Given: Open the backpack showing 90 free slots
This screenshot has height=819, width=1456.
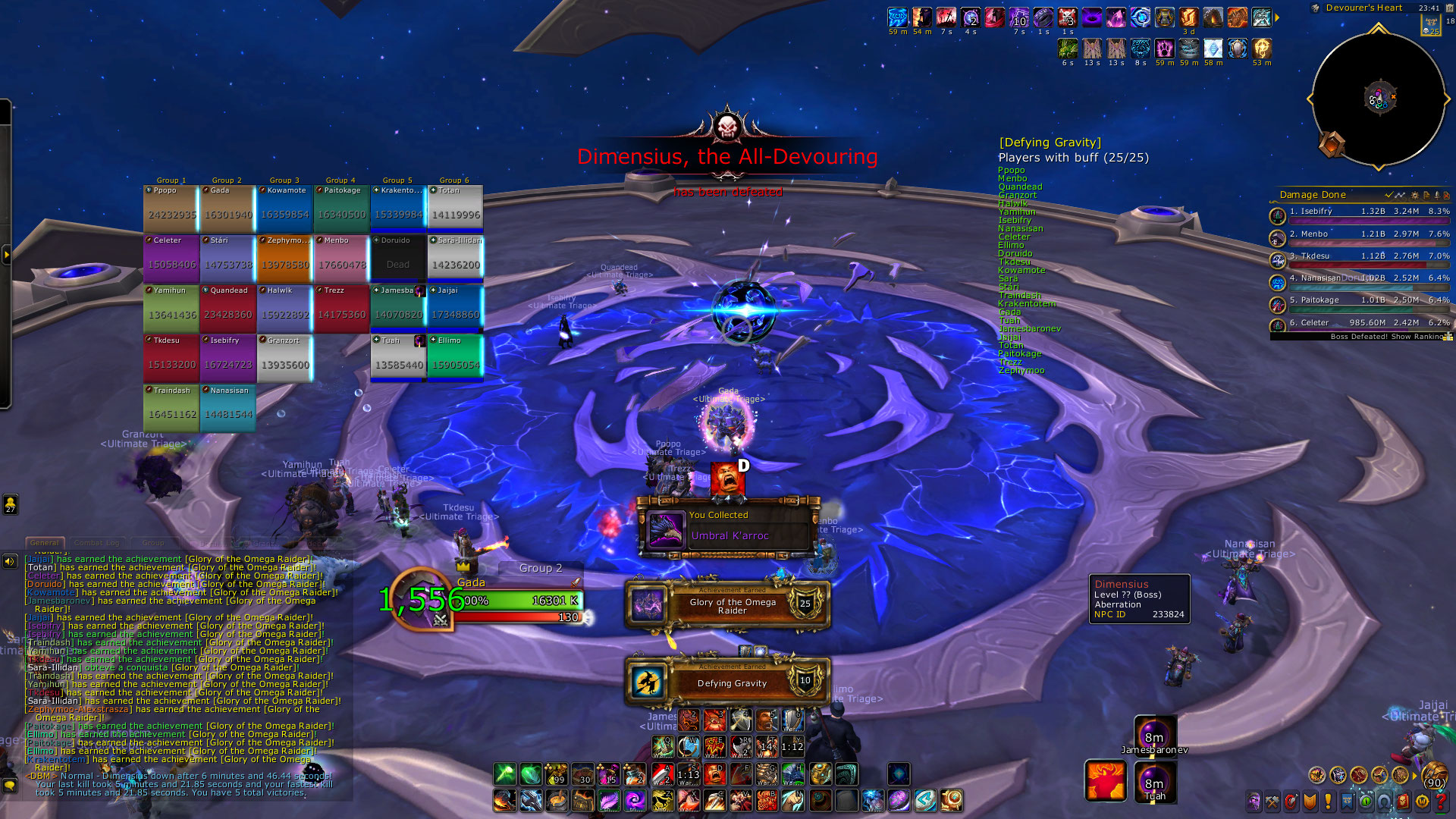Looking at the screenshot, I should [1433, 776].
